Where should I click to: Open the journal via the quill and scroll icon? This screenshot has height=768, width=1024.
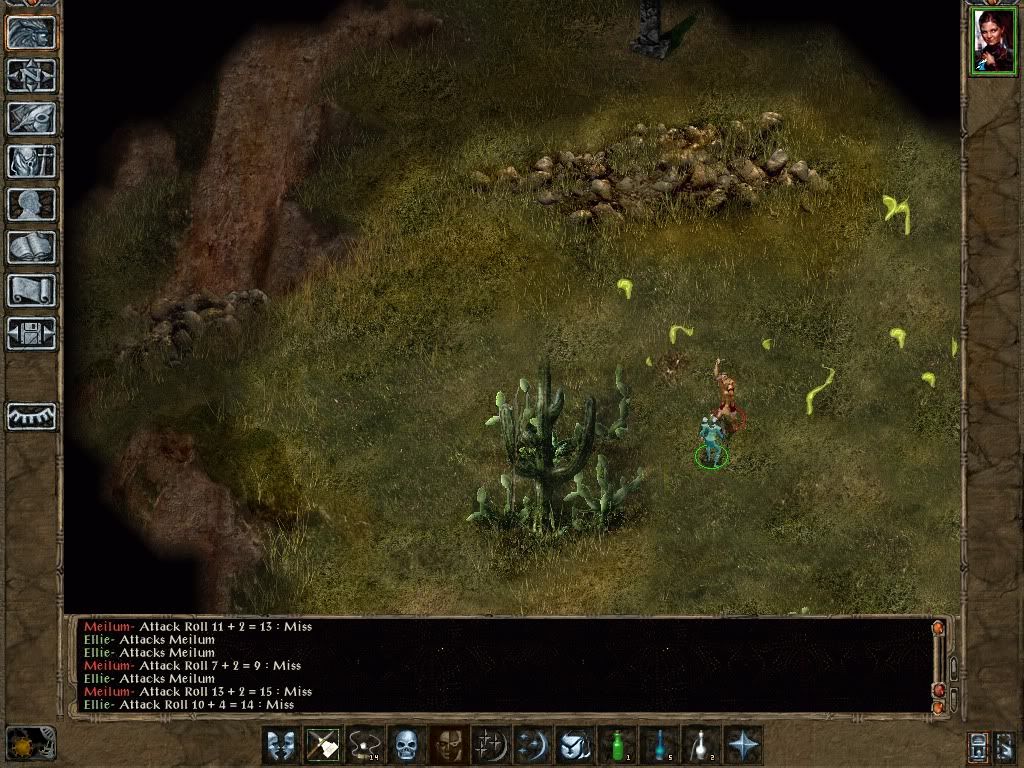click(x=32, y=118)
